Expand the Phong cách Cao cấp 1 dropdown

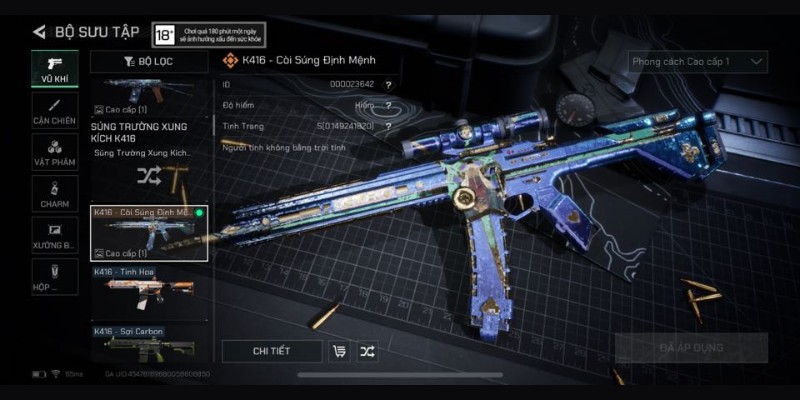pos(698,62)
